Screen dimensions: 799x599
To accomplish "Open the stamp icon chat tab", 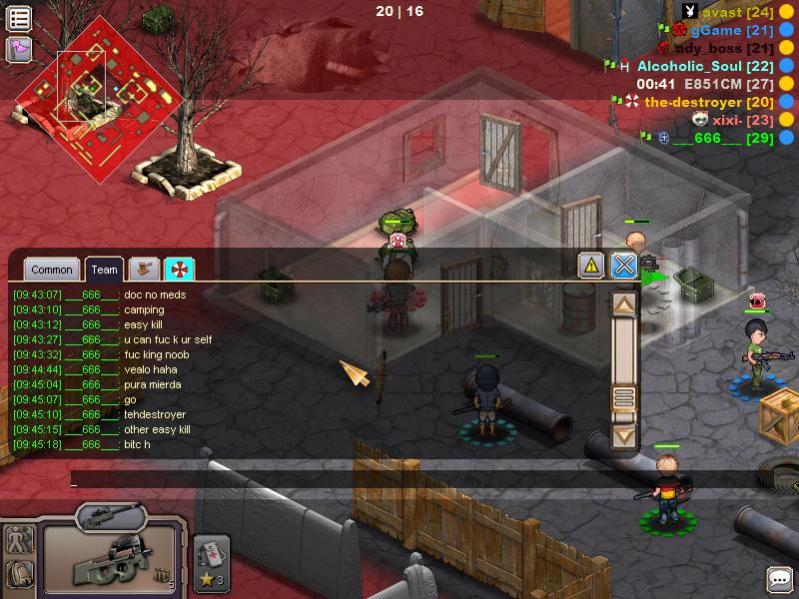I will tap(145, 269).
